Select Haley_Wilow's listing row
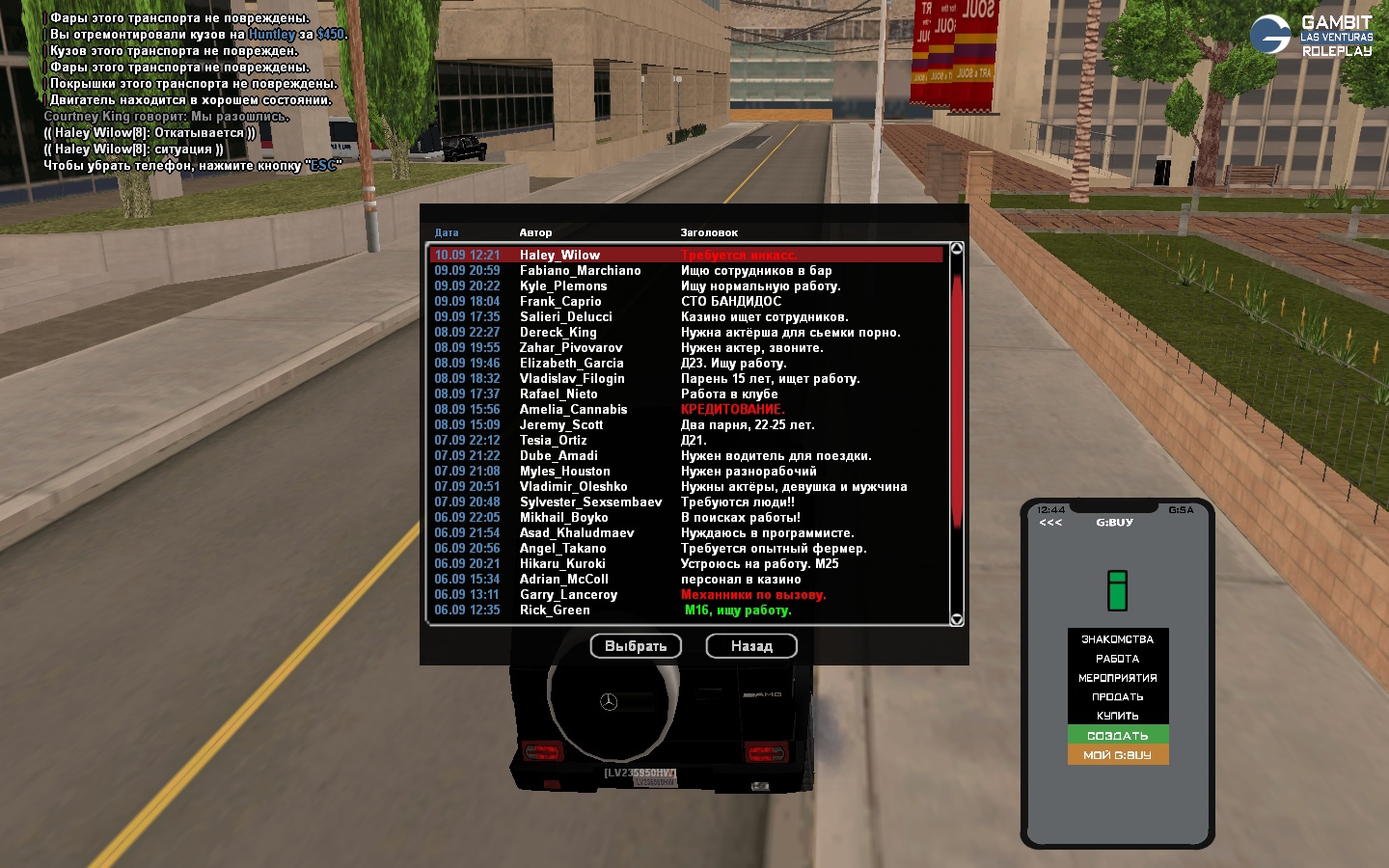 click(x=685, y=255)
